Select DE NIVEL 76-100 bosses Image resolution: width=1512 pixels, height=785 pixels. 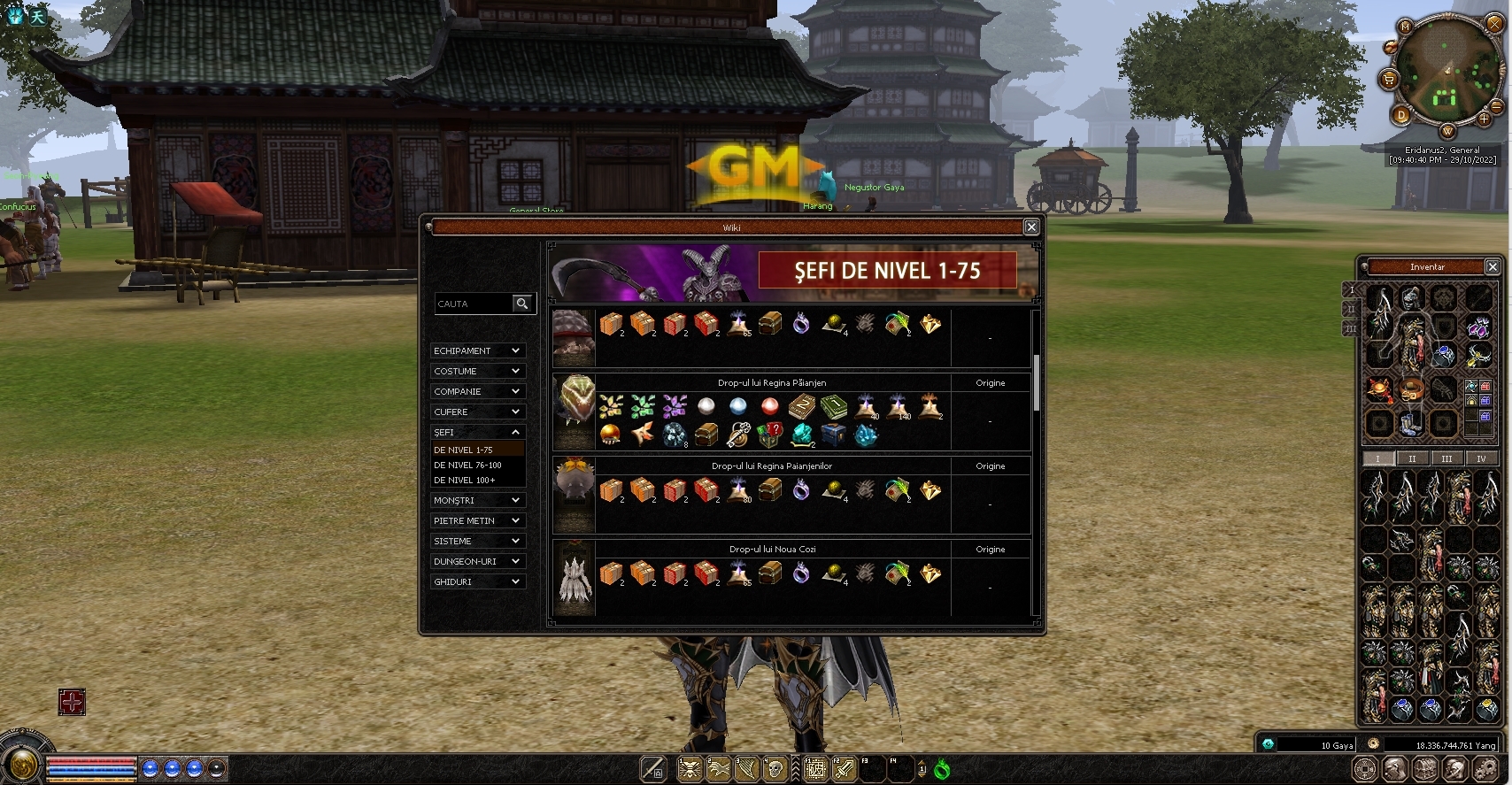click(x=467, y=465)
